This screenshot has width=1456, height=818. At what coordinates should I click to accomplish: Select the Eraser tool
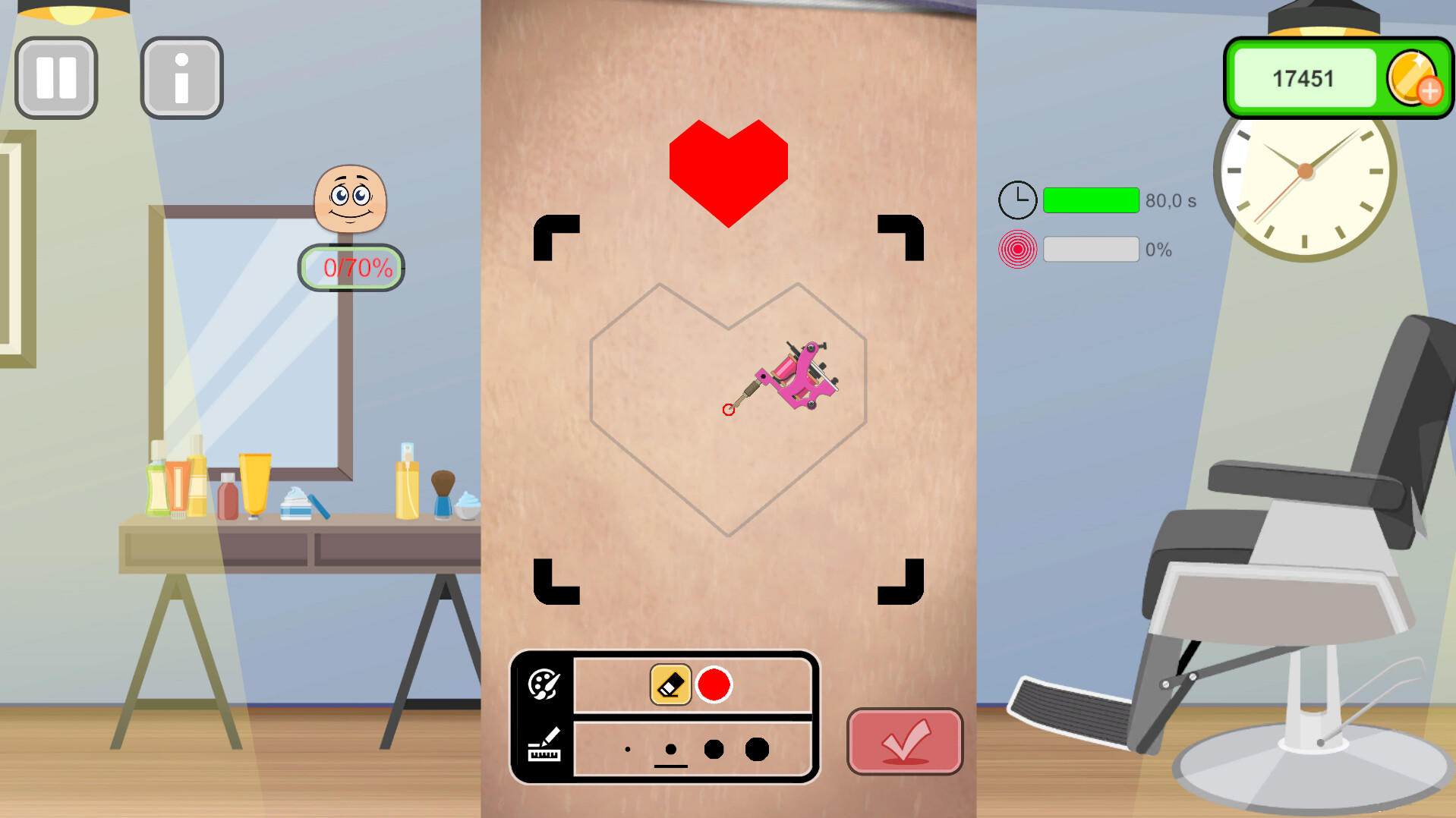point(670,685)
